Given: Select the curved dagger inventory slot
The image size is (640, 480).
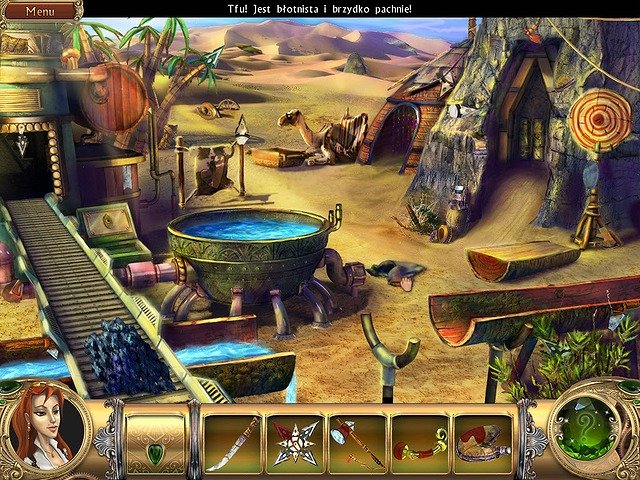Looking at the screenshot, I should pyautogui.click(x=233, y=443).
